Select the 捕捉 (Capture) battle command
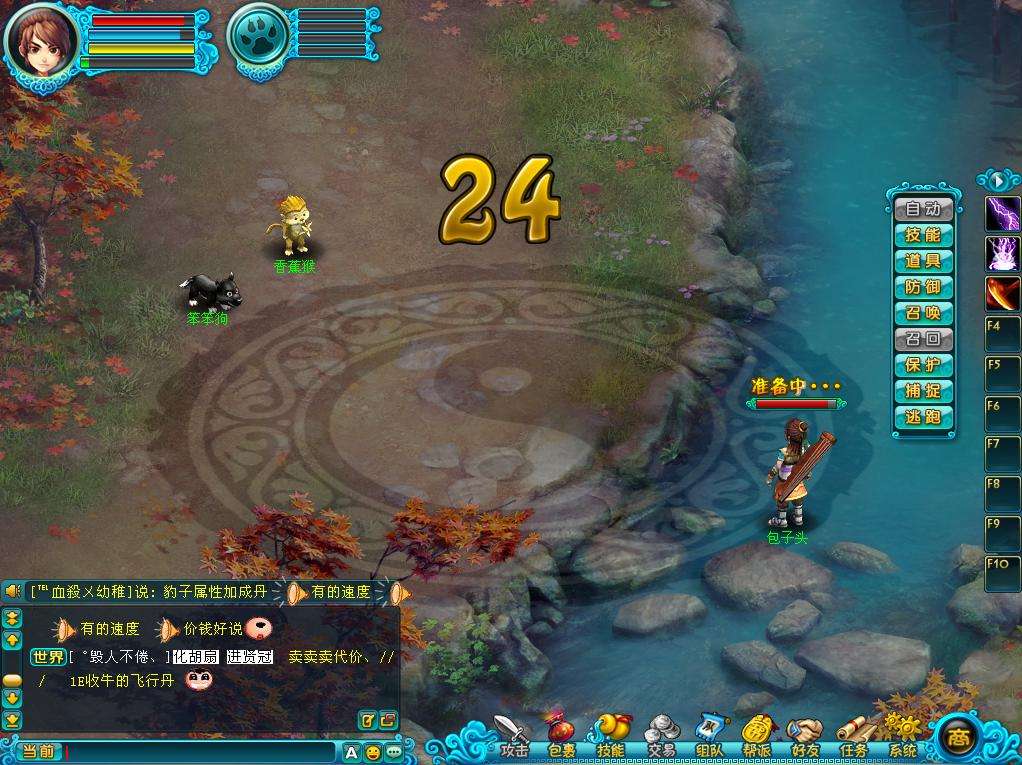1022x765 pixels. (922, 391)
